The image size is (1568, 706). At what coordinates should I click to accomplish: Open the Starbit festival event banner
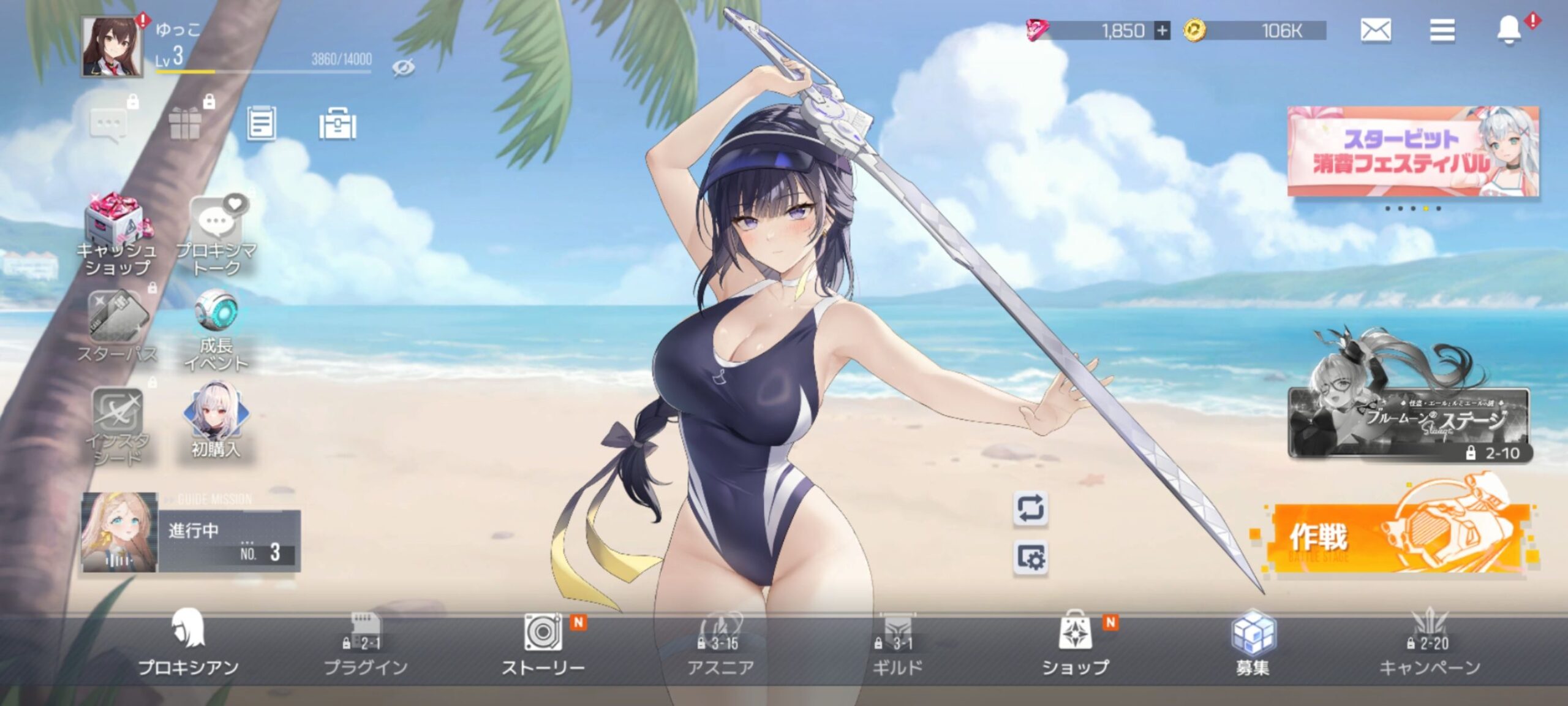point(1412,151)
